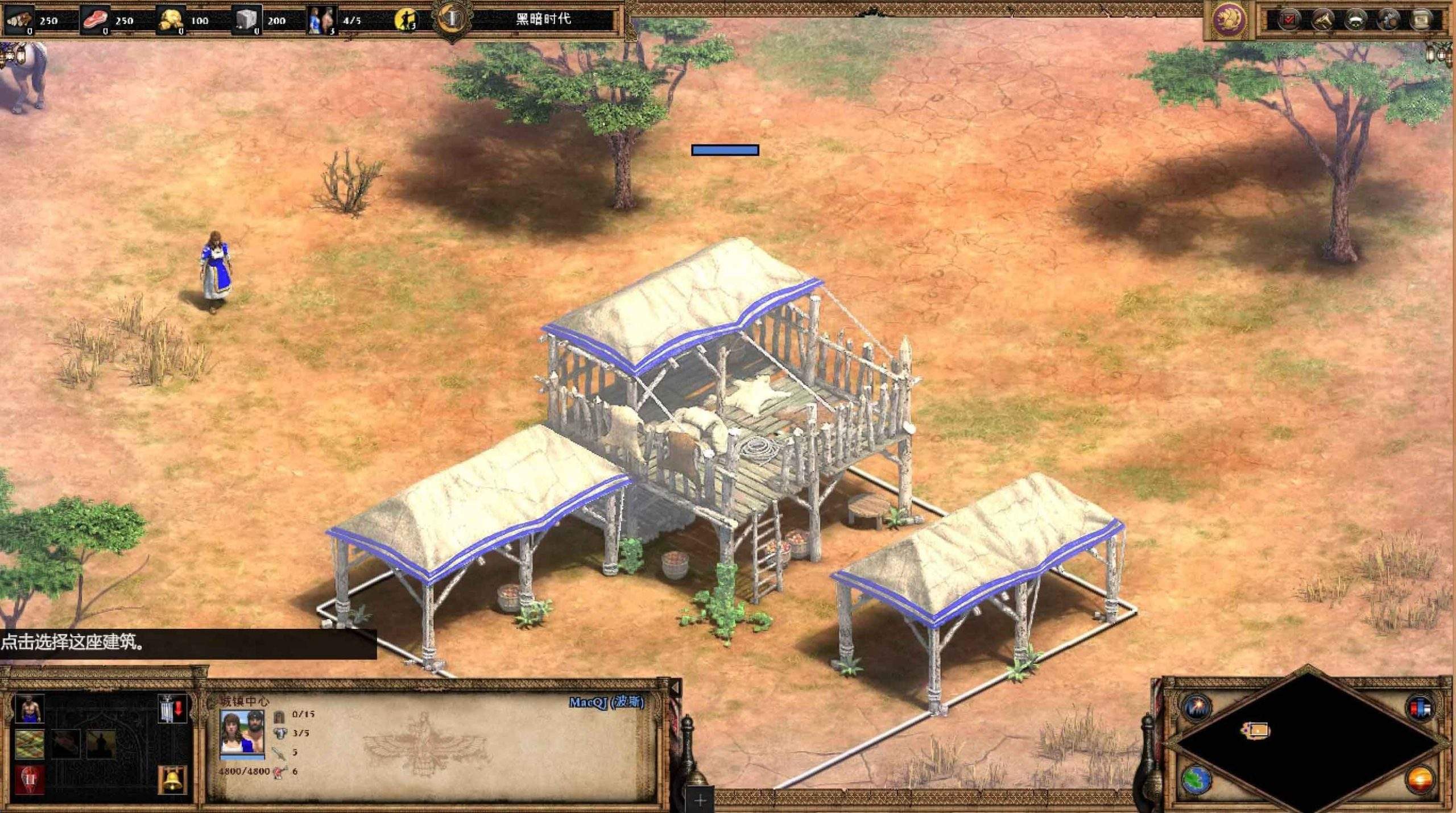Click the green and blue globe minimap button
This screenshot has width=1456, height=813.
(1196, 779)
